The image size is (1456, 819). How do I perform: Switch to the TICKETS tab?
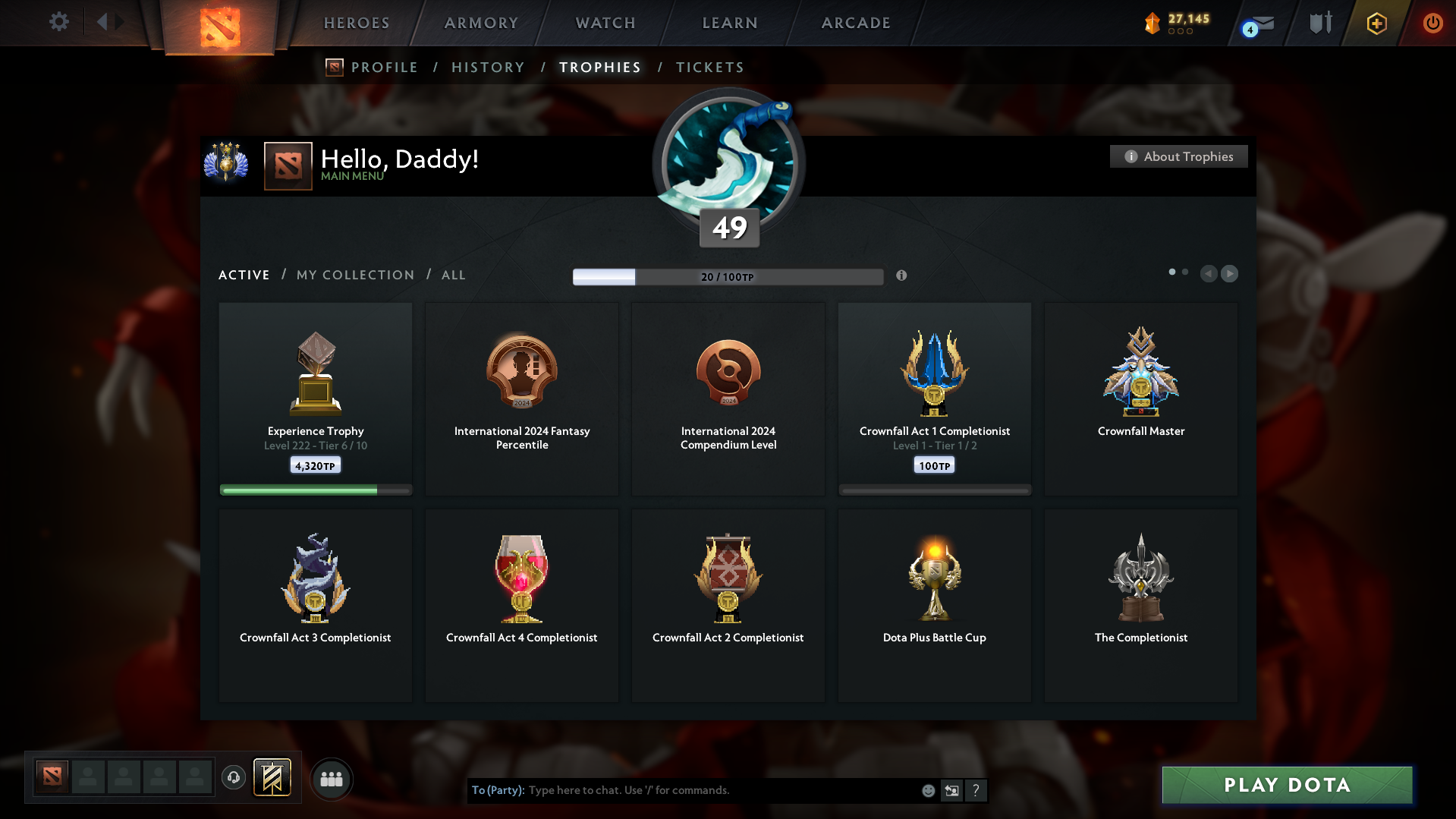(x=709, y=67)
